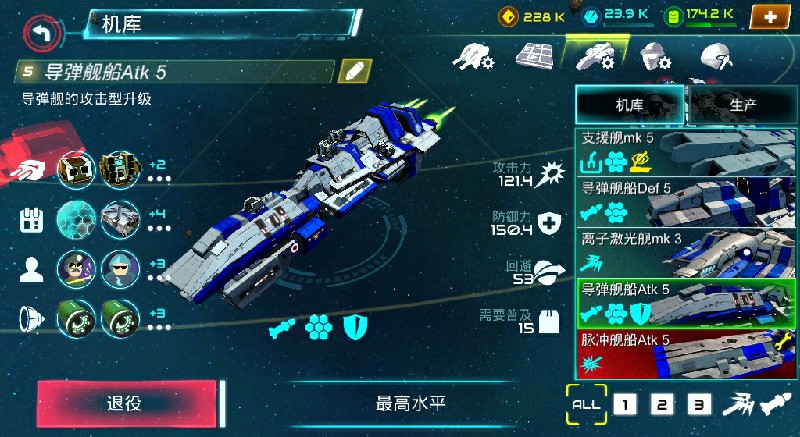
Task: Select the red 脉冲舰船Atk 5 row
Action: coord(687,351)
